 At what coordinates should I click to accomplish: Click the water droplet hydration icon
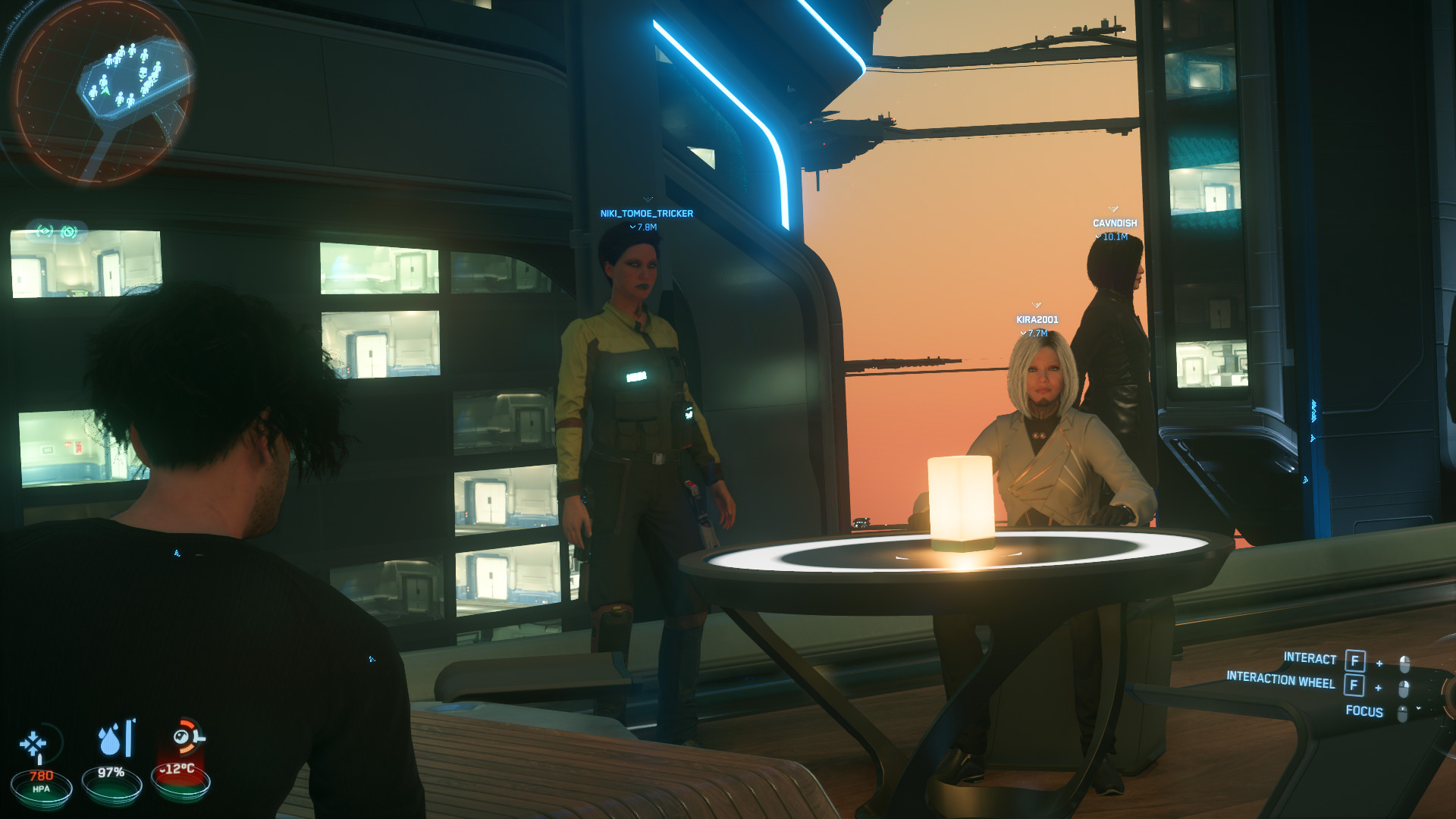click(110, 741)
